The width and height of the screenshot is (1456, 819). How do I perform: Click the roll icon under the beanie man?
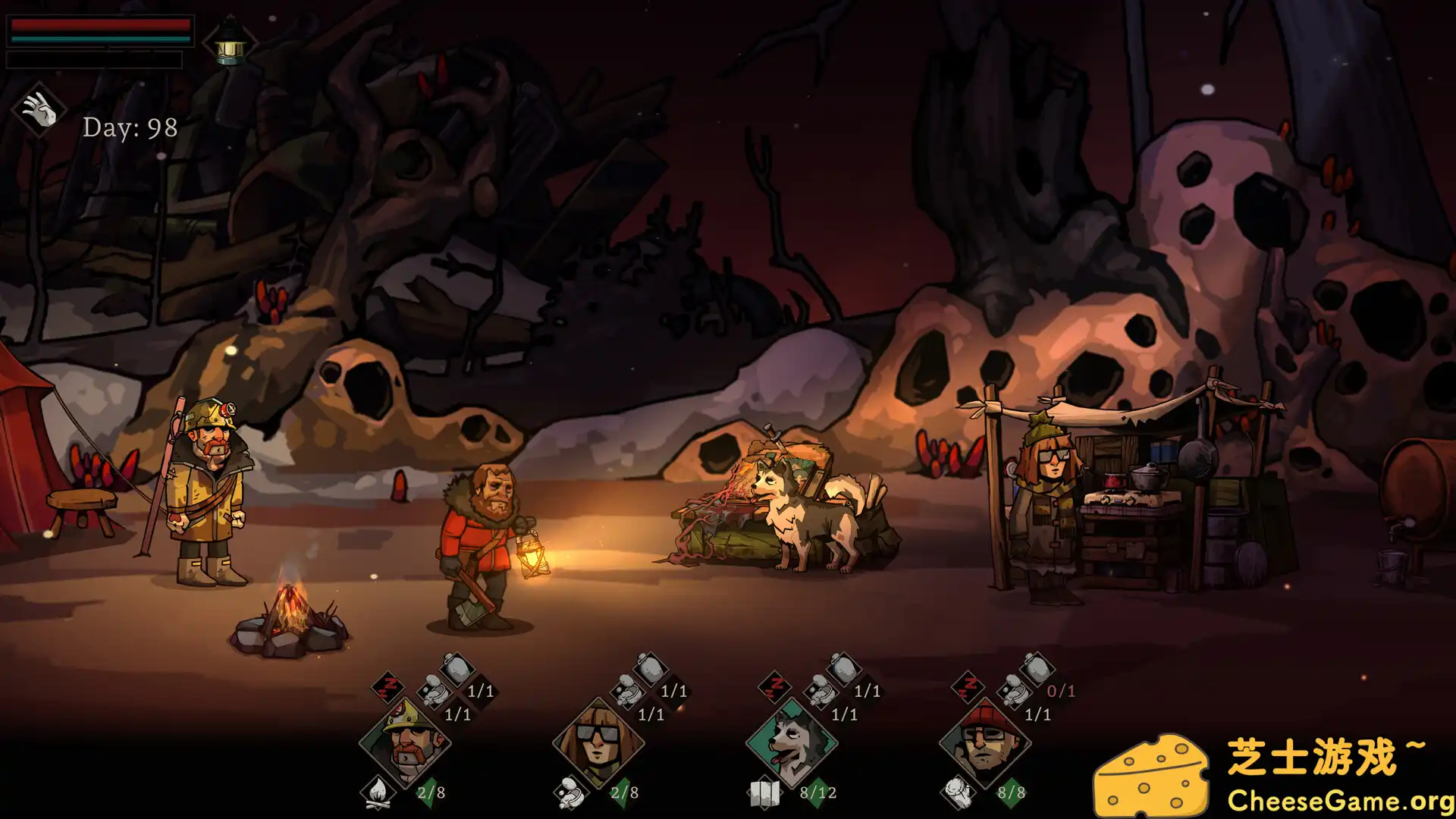(958, 793)
